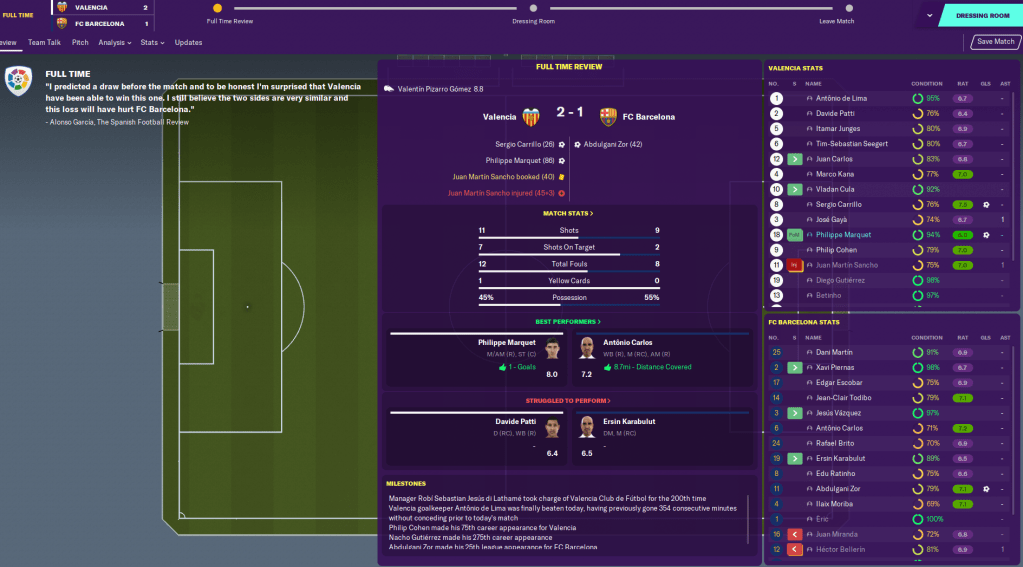1023x567 pixels.
Task: Expand the Stats dropdown menu
Action: coord(153,43)
